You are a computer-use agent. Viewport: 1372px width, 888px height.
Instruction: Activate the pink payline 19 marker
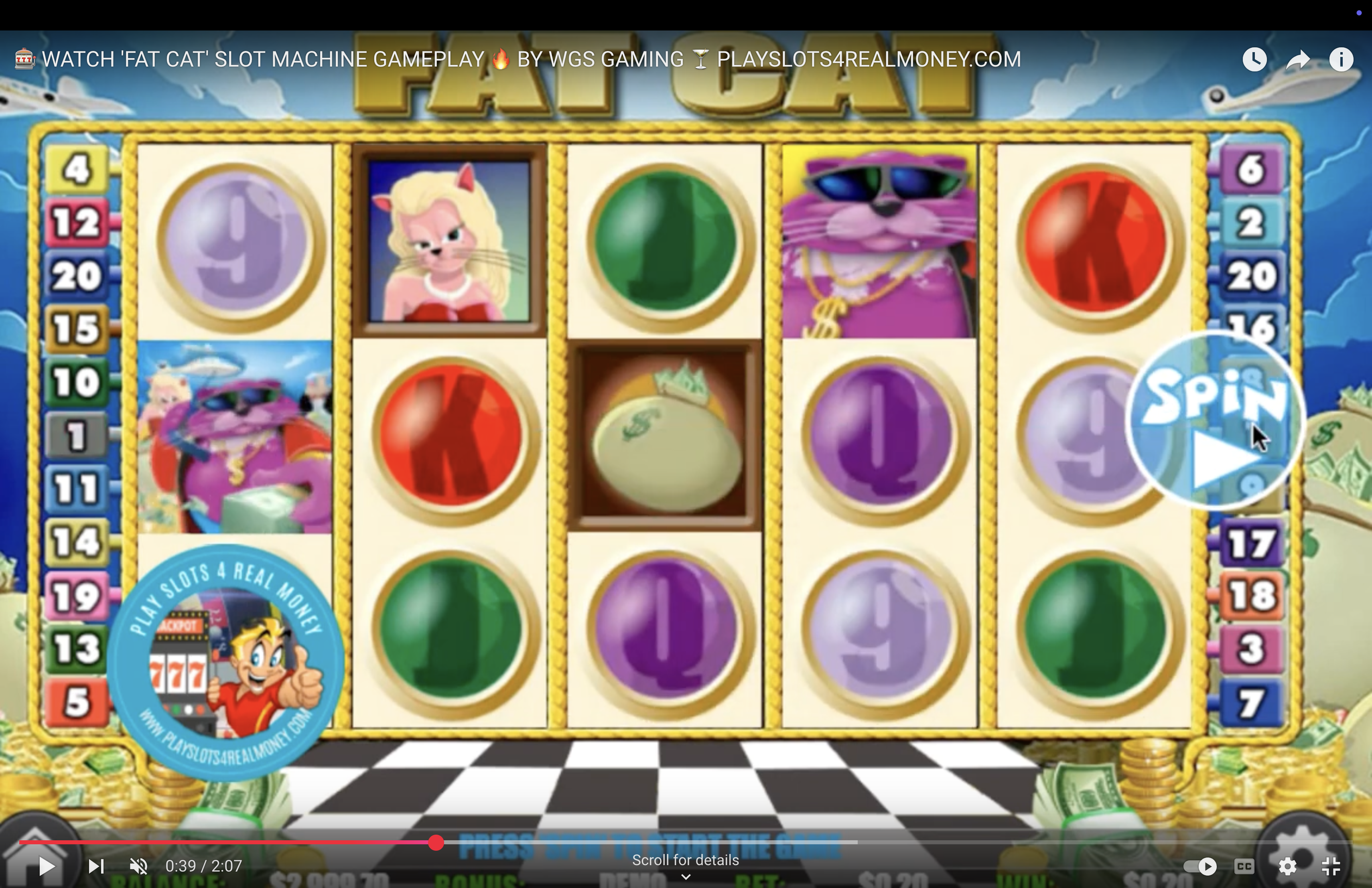tap(77, 596)
